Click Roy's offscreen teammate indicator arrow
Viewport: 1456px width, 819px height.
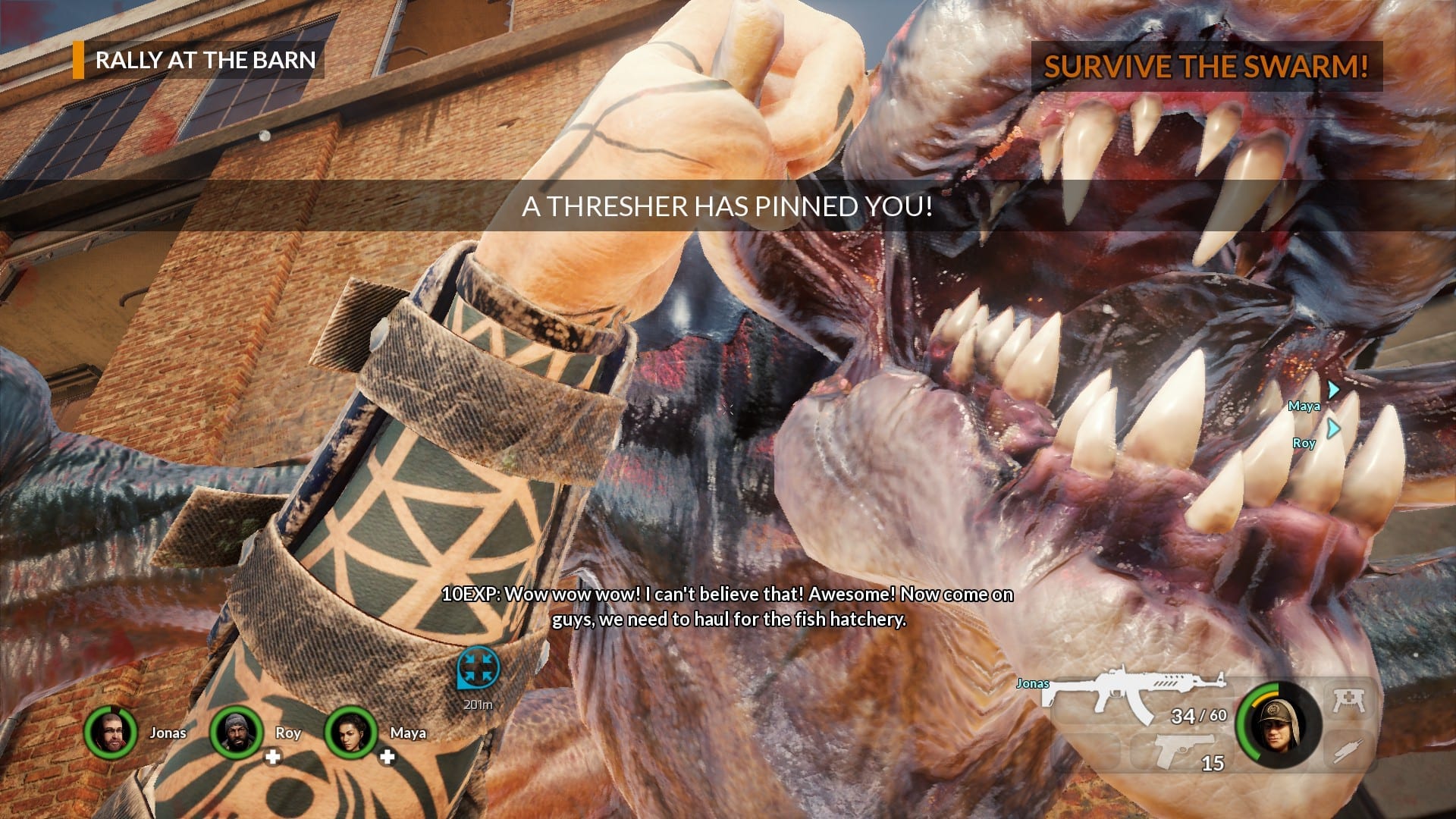tap(1333, 428)
